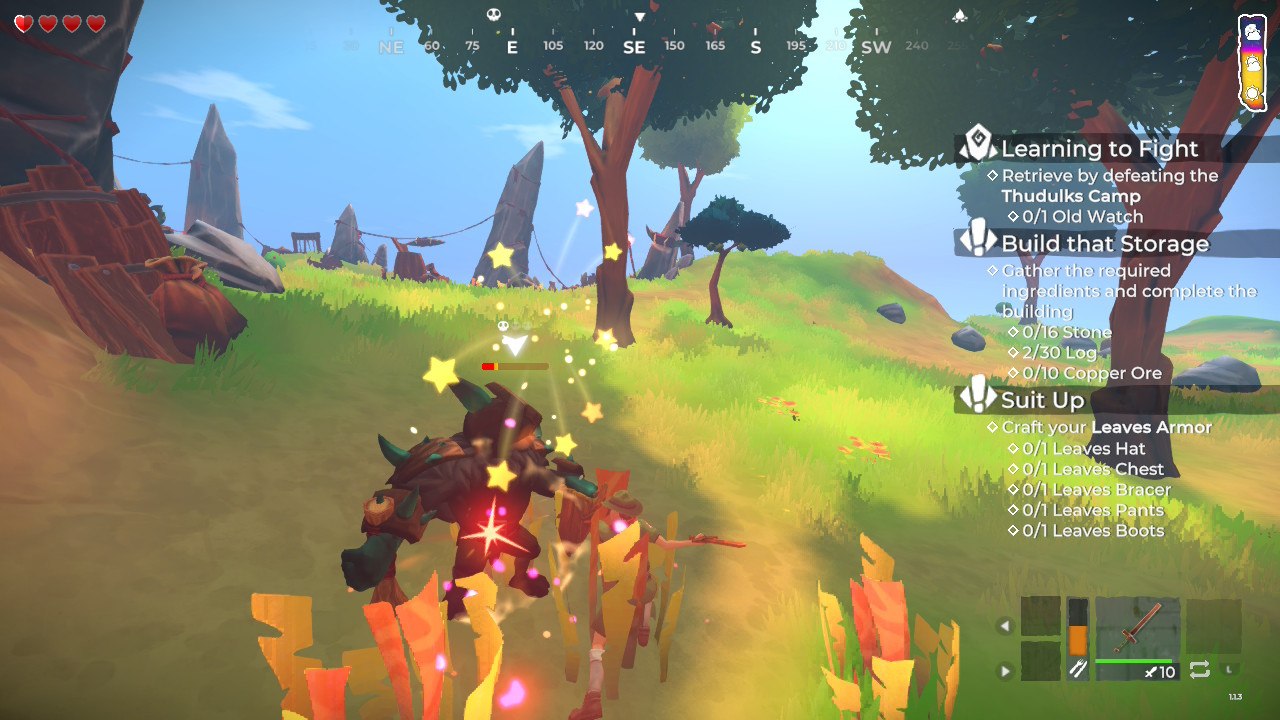Viewport: 1280px width, 720px height.
Task: Click the swap weapon arrows icon
Action: 1199,669
